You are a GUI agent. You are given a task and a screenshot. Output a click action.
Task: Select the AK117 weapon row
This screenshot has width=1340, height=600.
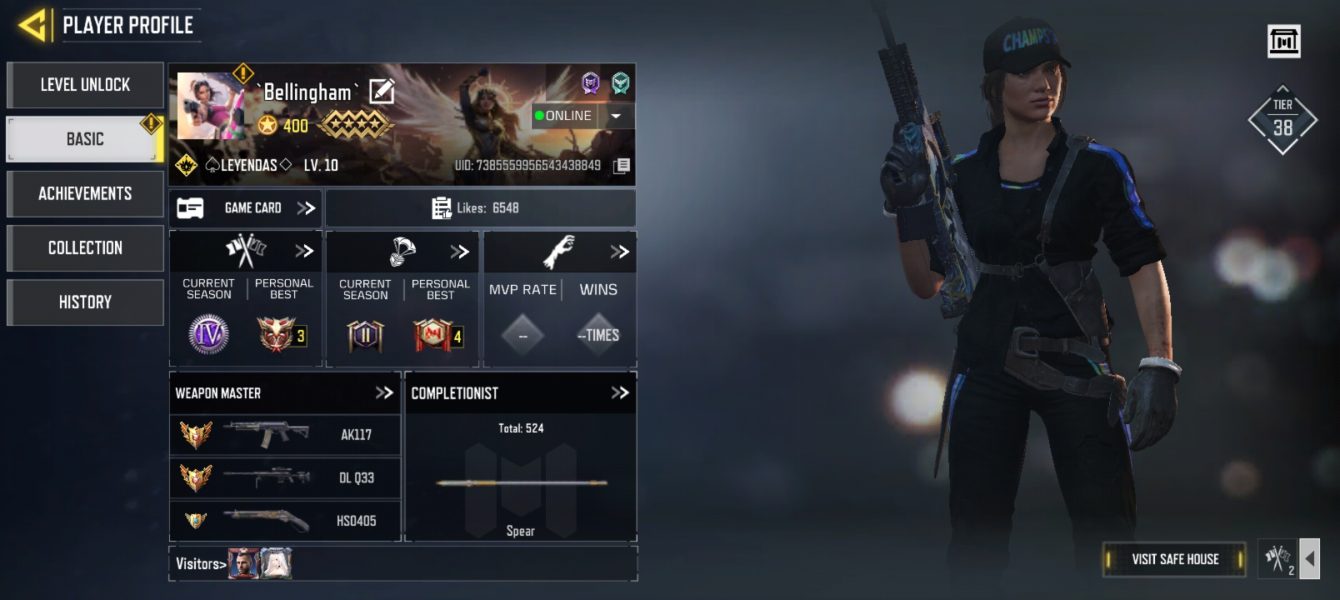click(x=285, y=435)
